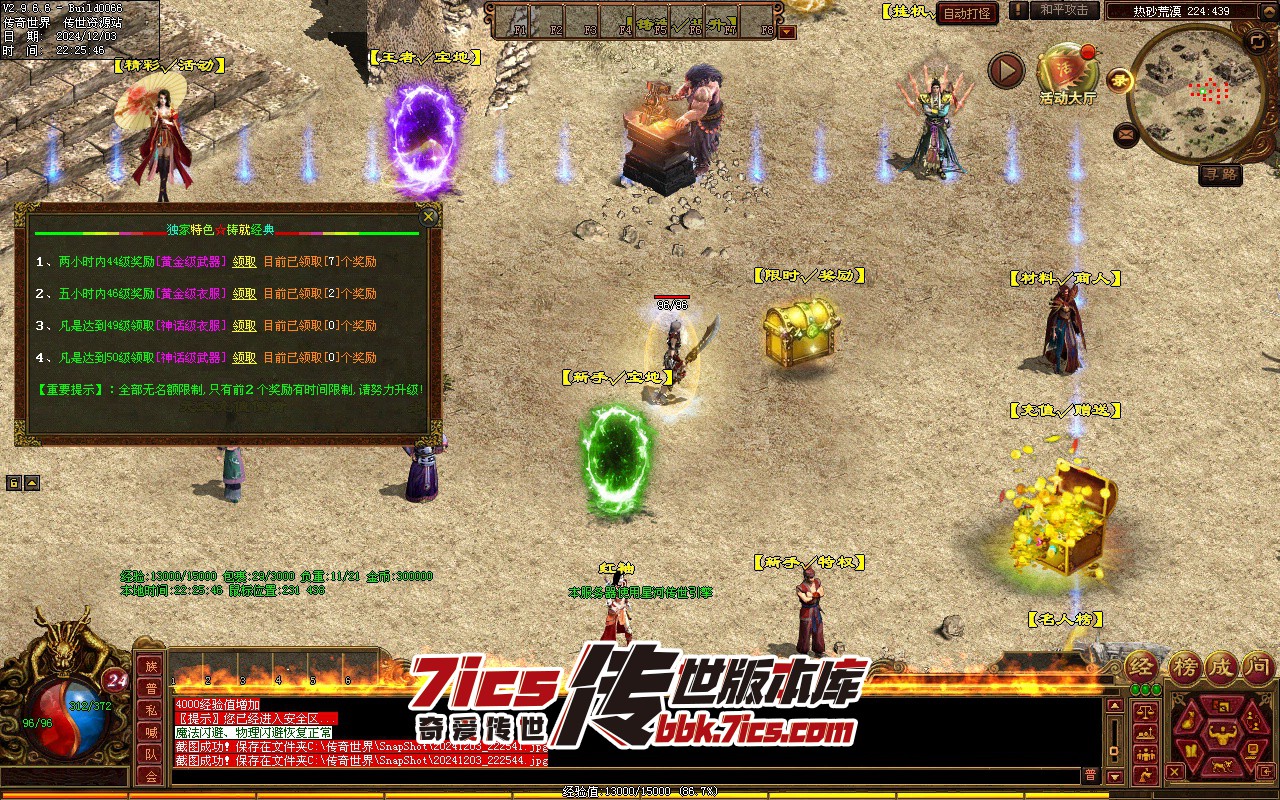Click the 录 record button beside minimap
Viewport: 1280px width, 800px height.
point(1118,79)
